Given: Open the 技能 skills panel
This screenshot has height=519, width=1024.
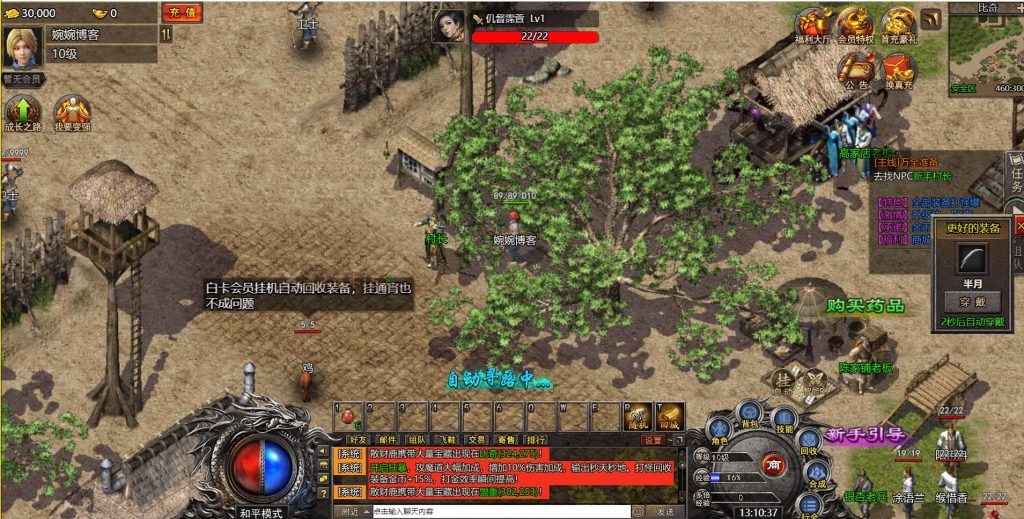Looking at the screenshot, I should (x=786, y=419).
